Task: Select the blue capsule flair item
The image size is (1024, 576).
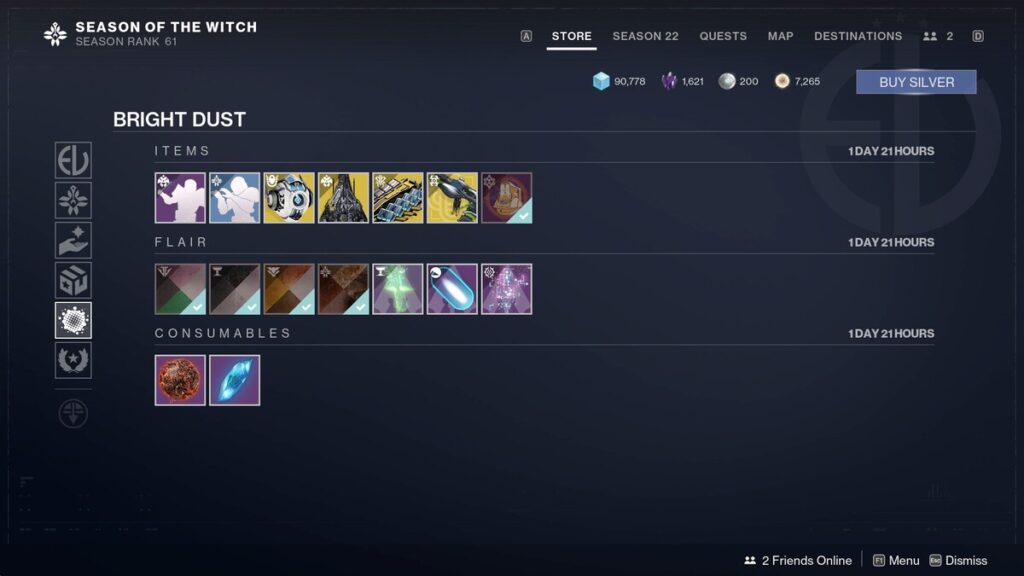Action: click(x=452, y=289)
